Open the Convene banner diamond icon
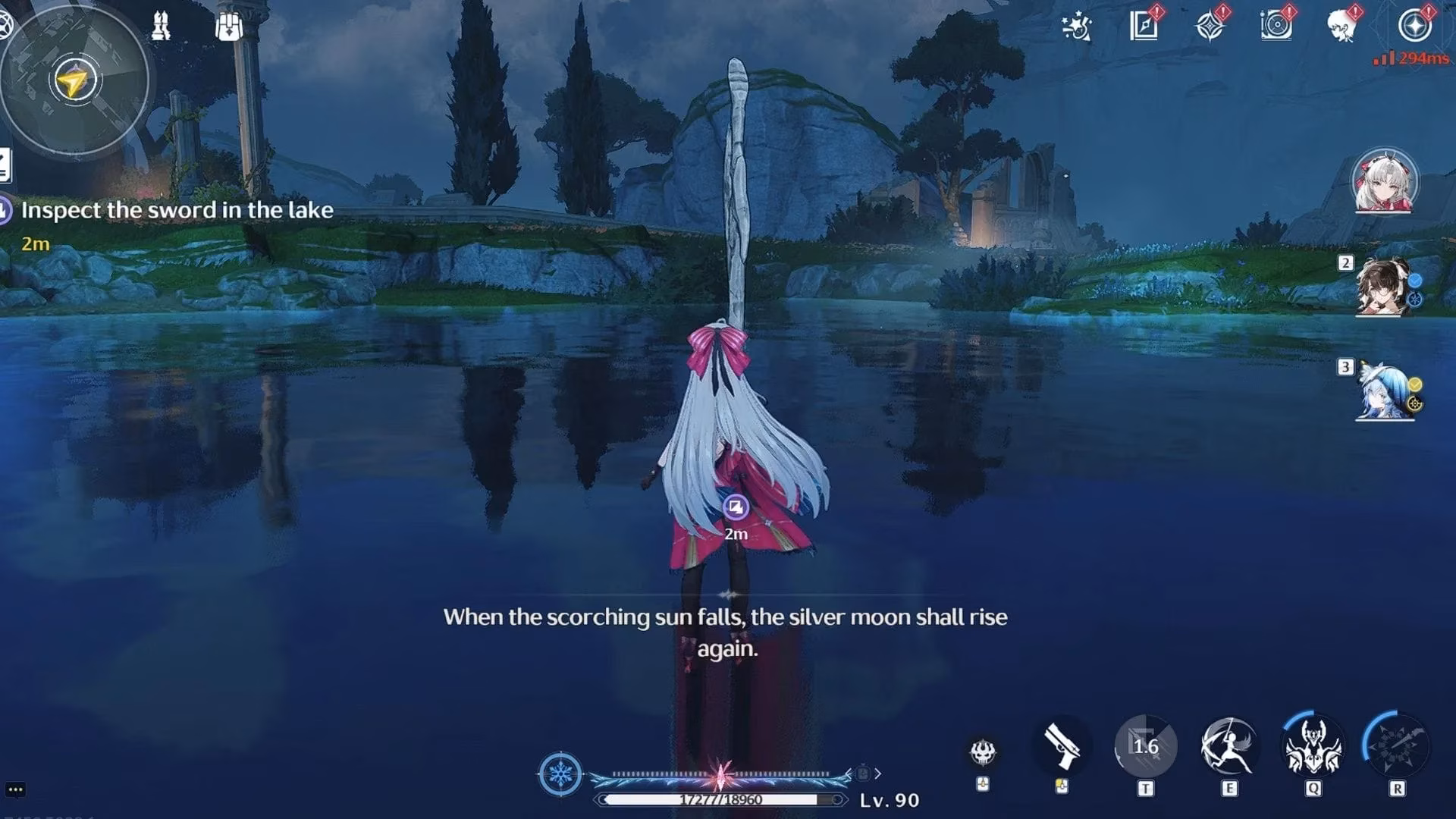 [x=1212, y=26]
